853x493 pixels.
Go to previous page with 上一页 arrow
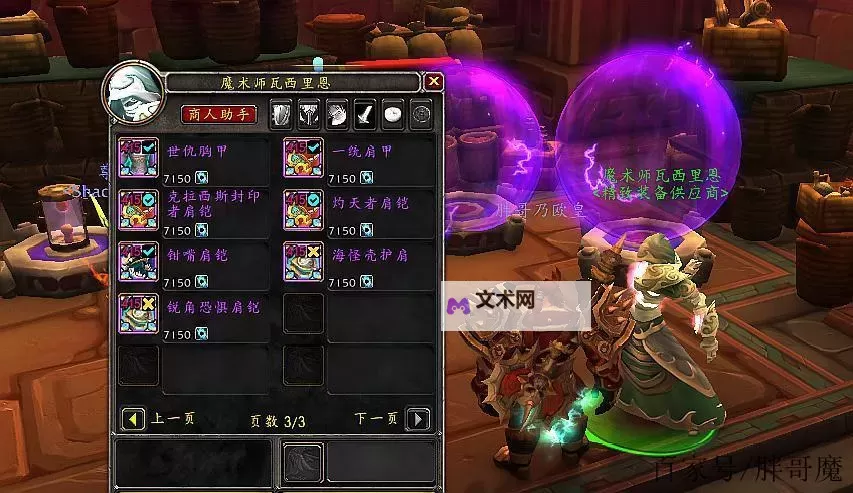click(x=131, y=419)
